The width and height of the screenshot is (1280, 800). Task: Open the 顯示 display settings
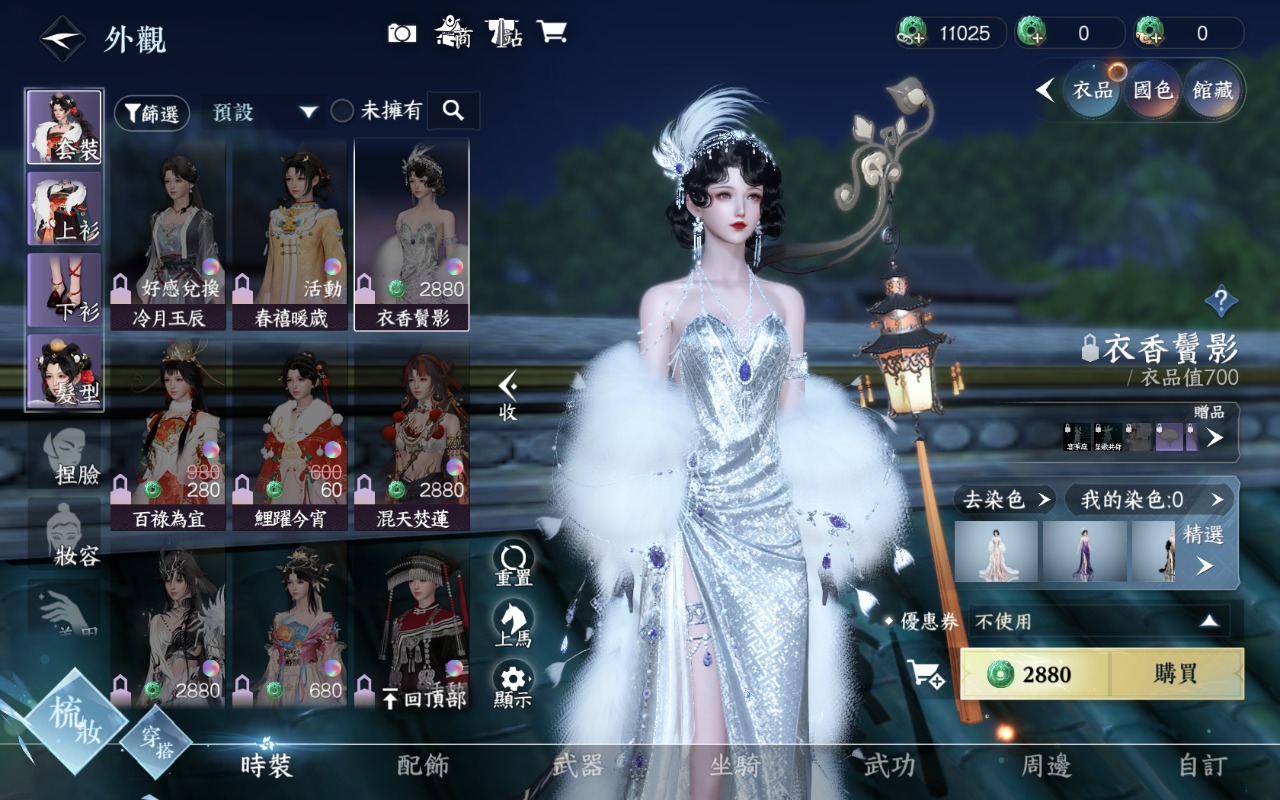pyautogui.click(x=513, y=685)
